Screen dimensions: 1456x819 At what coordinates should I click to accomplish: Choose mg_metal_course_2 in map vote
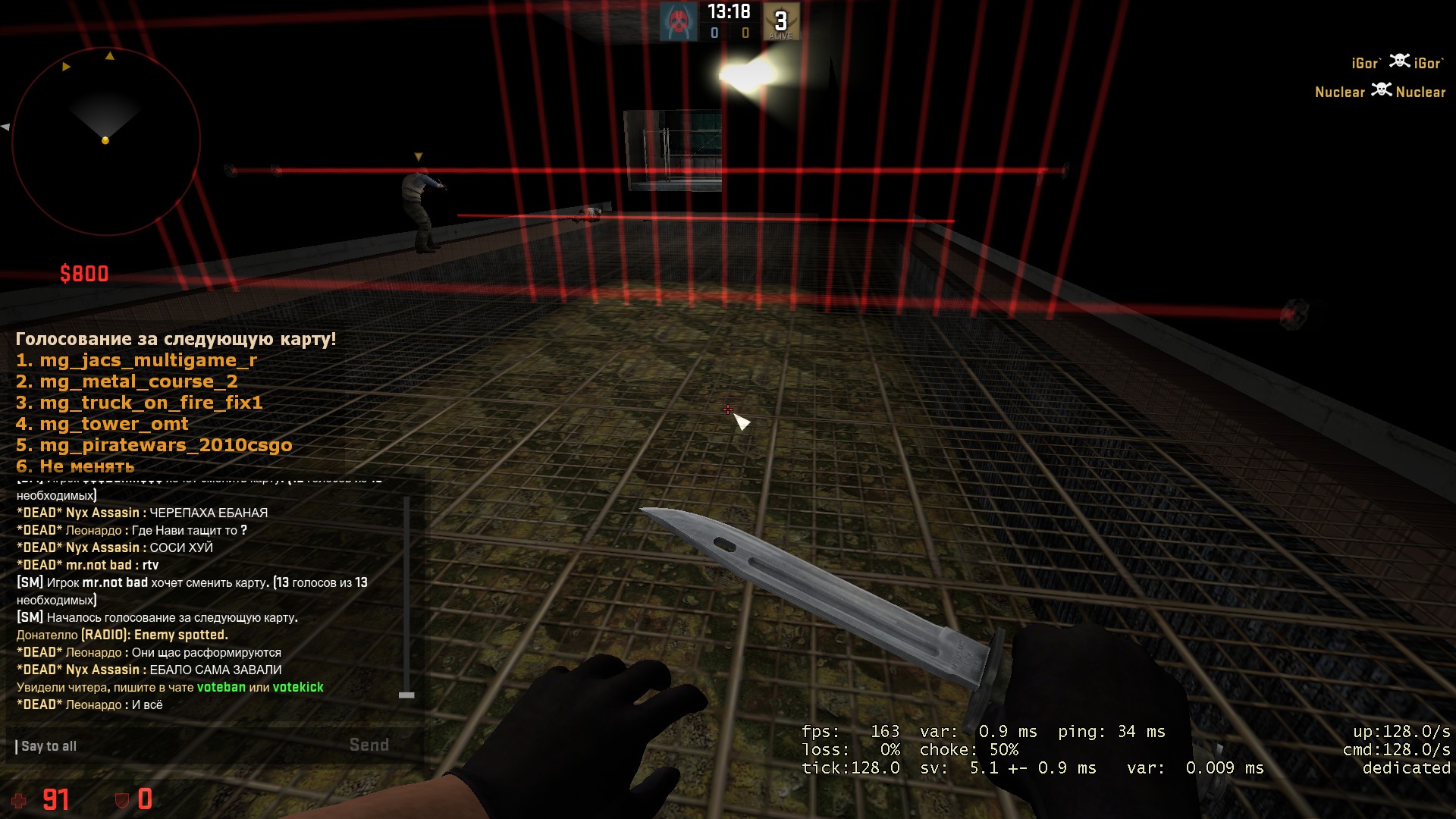tap(127, 381)
